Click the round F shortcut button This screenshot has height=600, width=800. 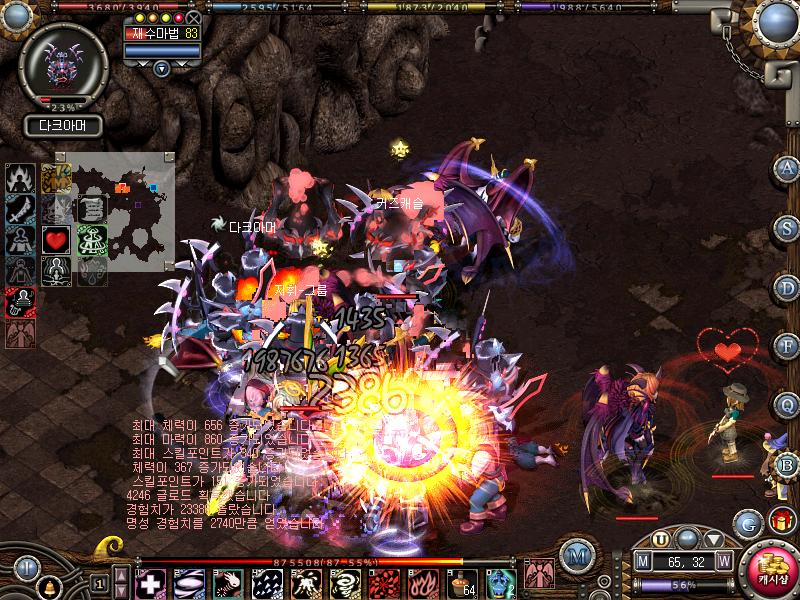[786, 346]
